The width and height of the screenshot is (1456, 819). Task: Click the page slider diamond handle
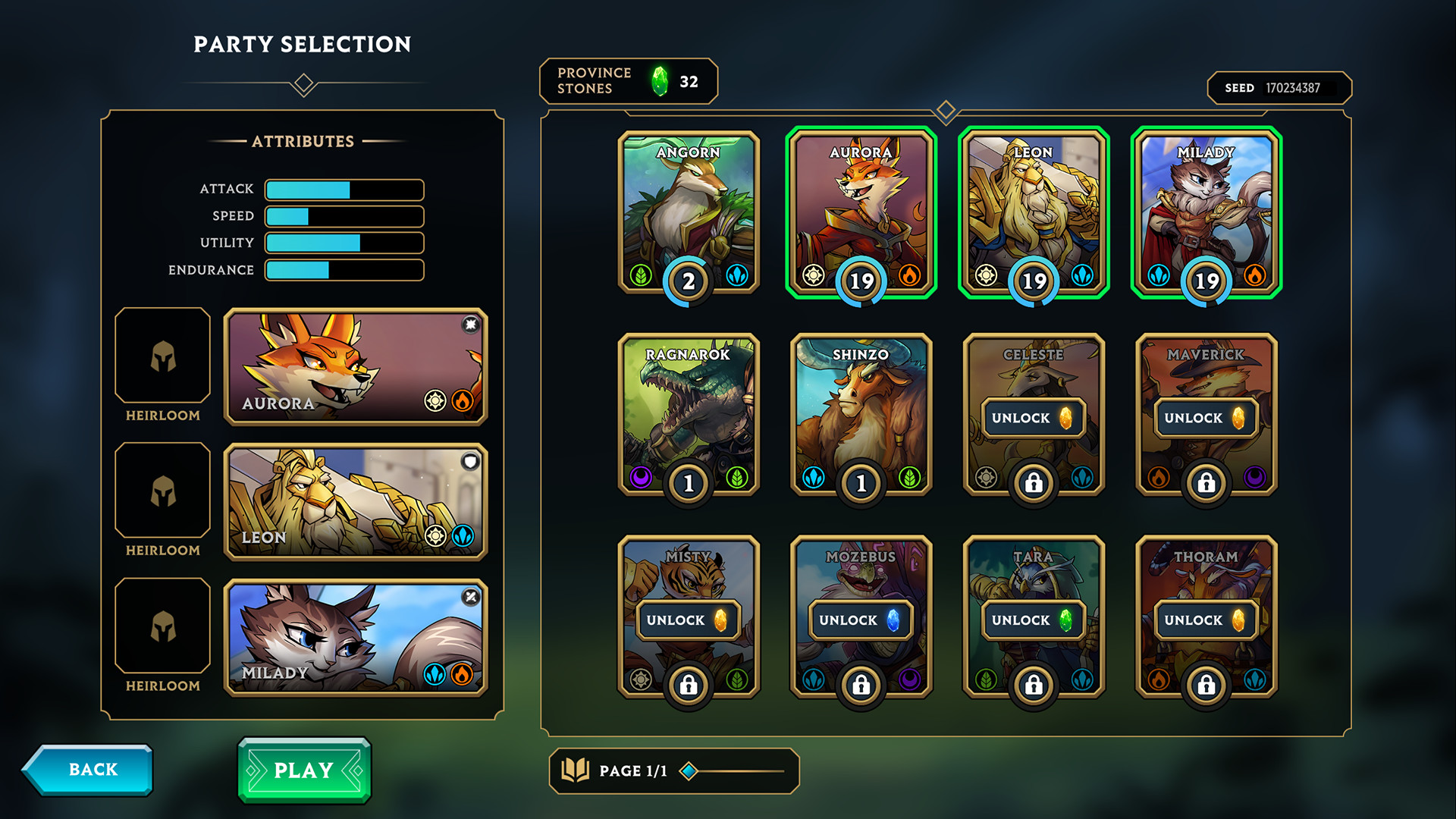click(x=689, y=771)
